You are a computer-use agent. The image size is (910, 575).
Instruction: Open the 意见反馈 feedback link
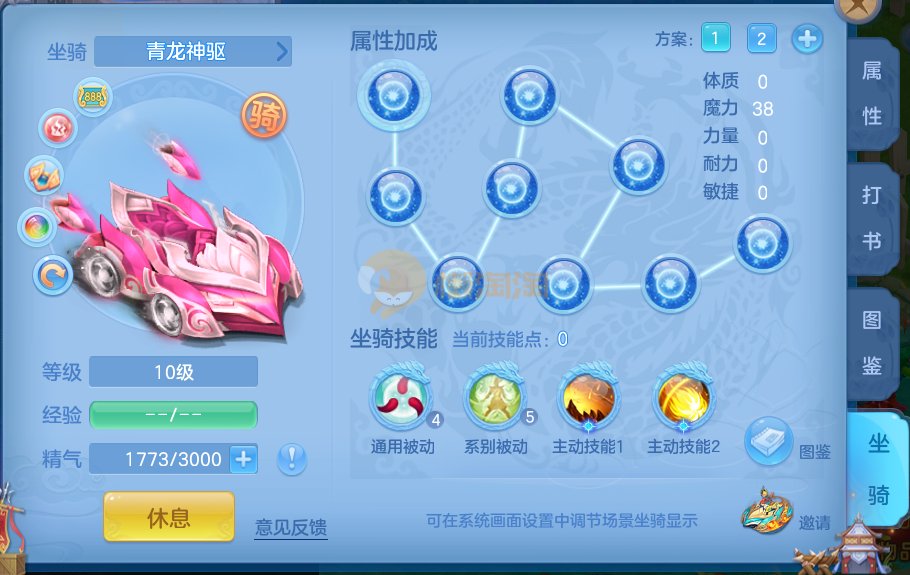click(290, 526)
